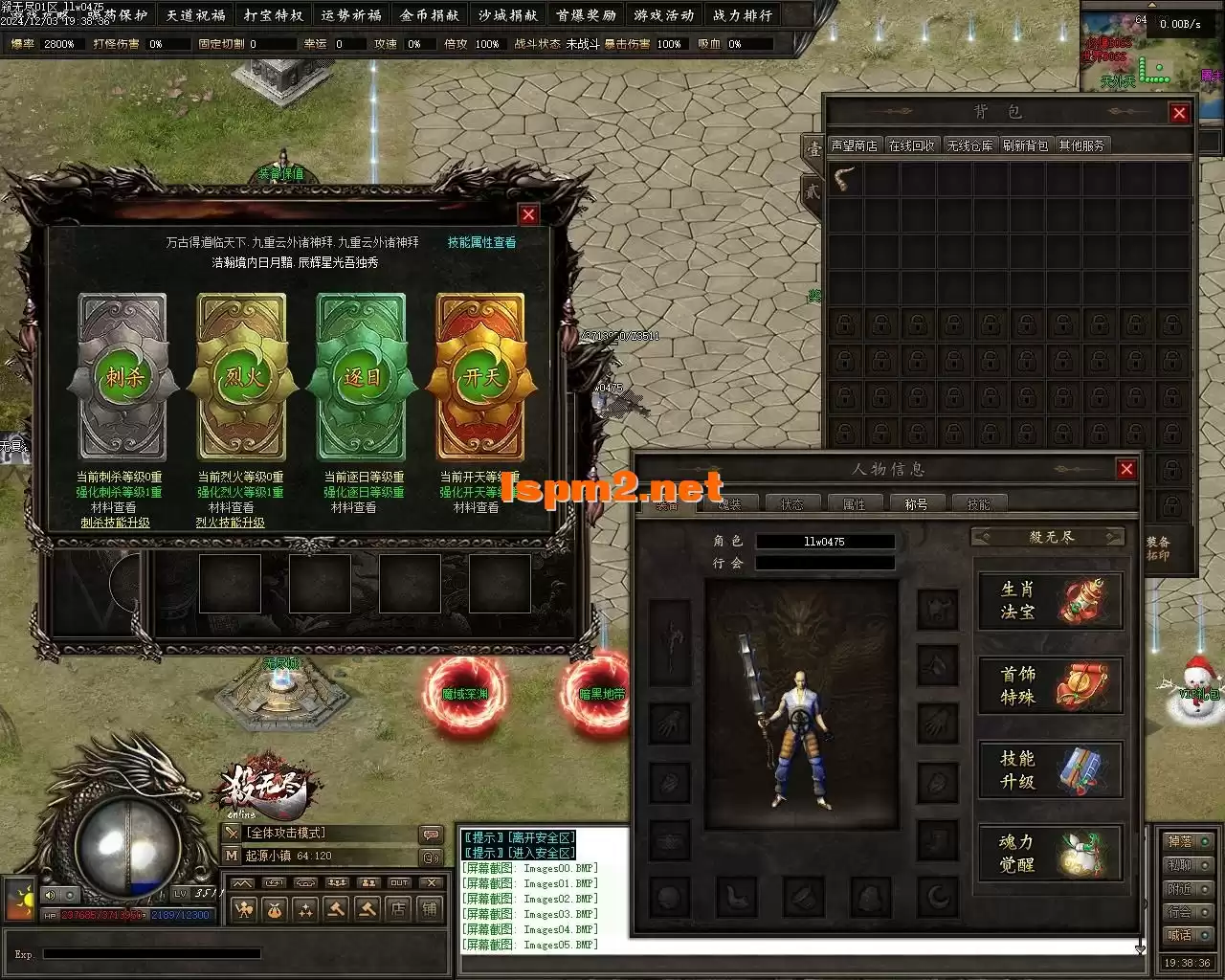Choose the 烈火 skill card
1225x980 pixels.
(x=242, y=377)
